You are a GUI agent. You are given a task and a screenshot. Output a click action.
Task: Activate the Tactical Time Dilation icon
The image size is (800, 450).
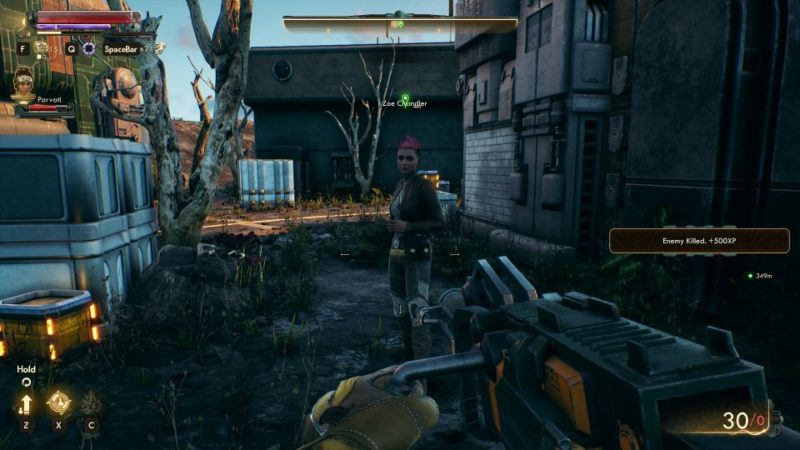pos(88,47)
